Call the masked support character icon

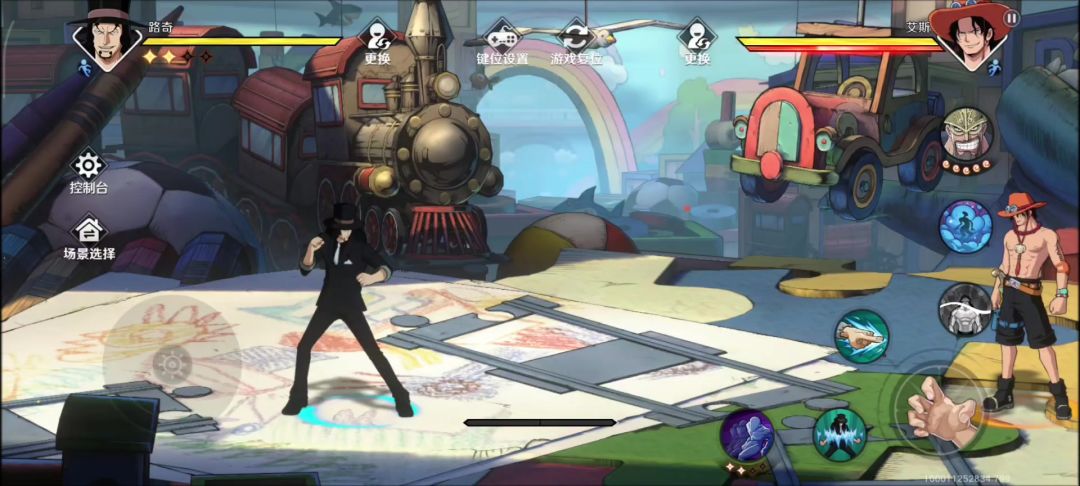click(x=967, y=137)
